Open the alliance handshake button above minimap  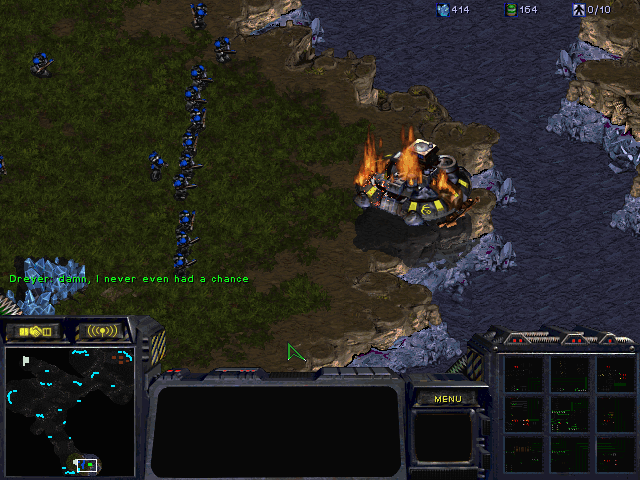point(33,331)
